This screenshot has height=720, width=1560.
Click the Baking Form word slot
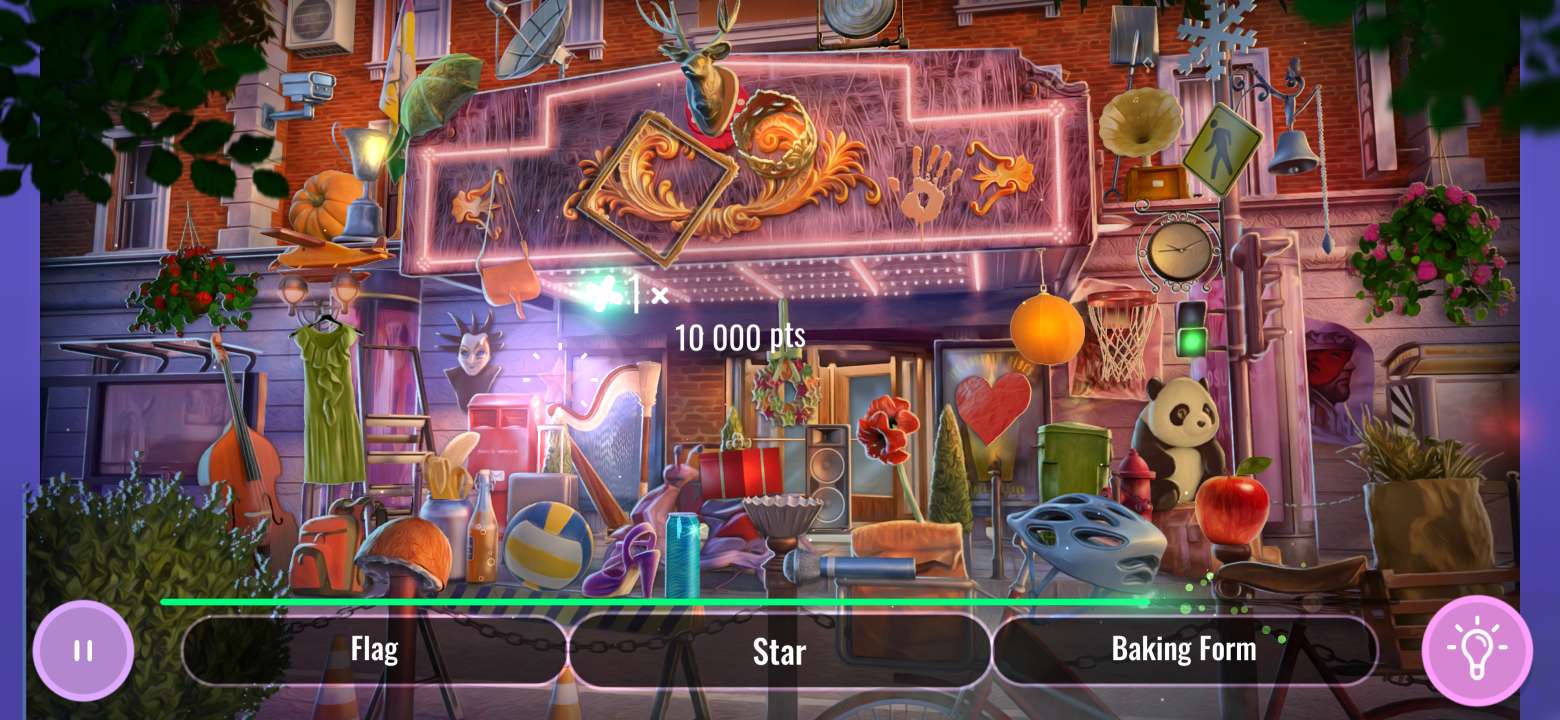(1184, 649)
